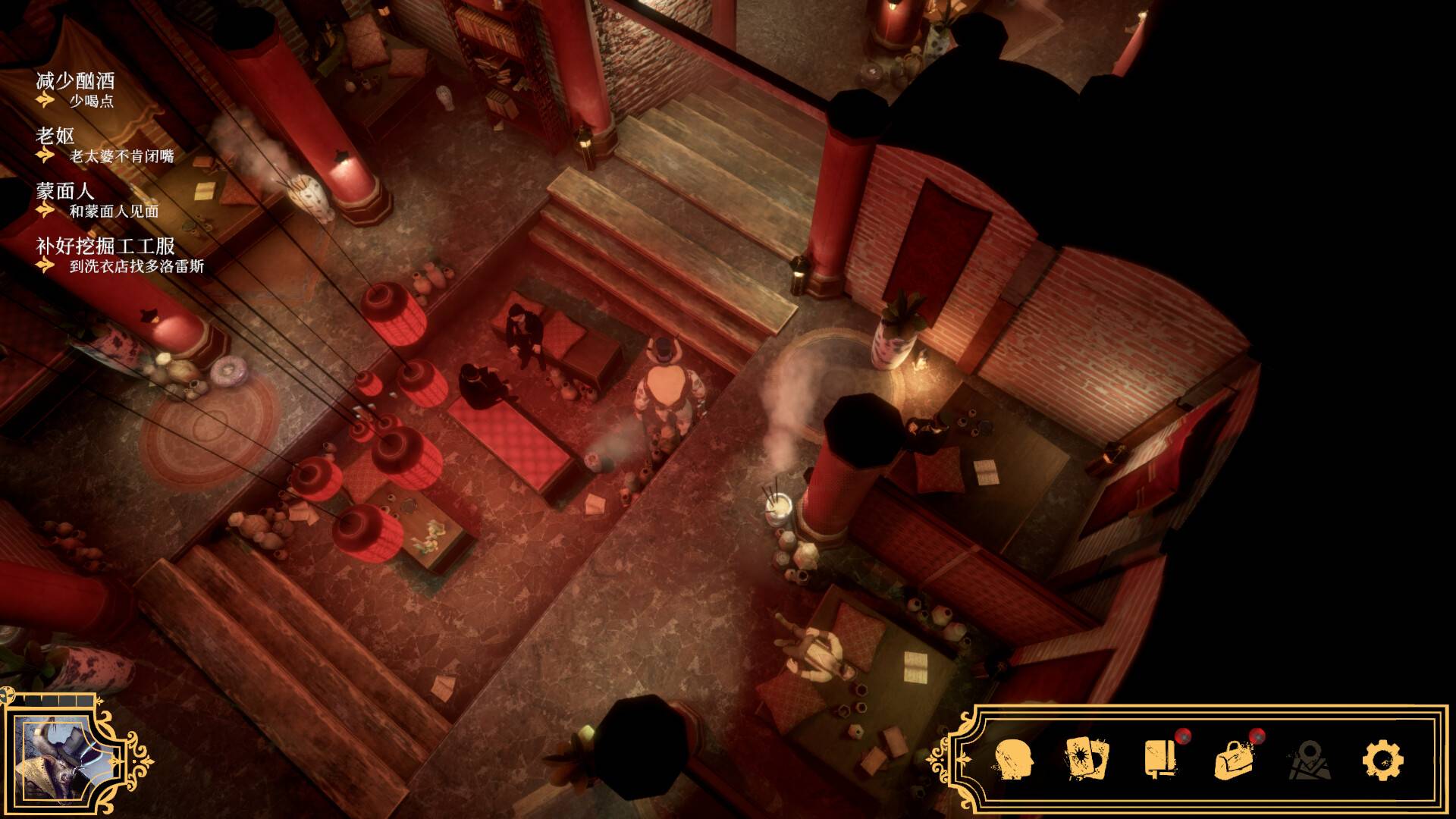Select the 减少酗酒 quest entry

pyautogui.click(x=75, y=80)
